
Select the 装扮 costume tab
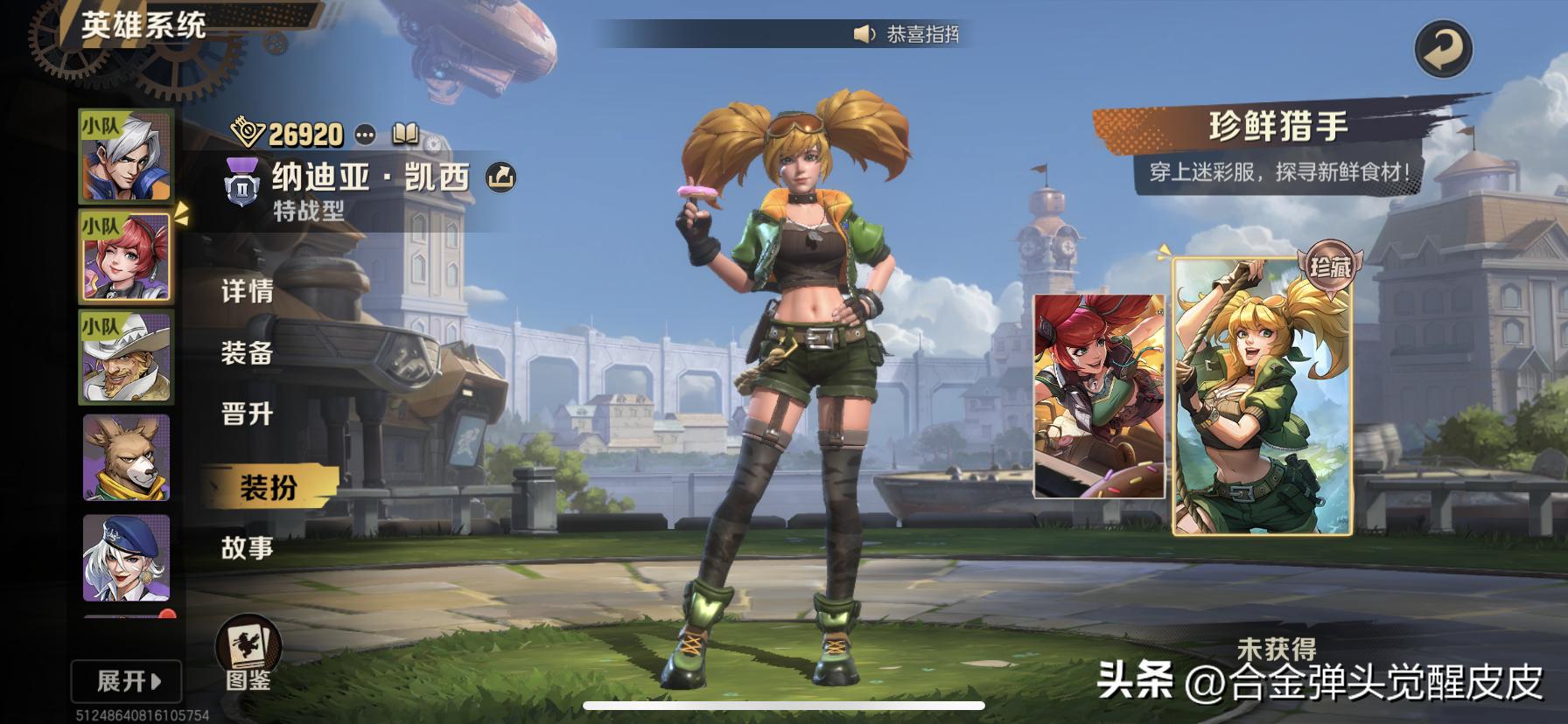(x=268, y=487)
